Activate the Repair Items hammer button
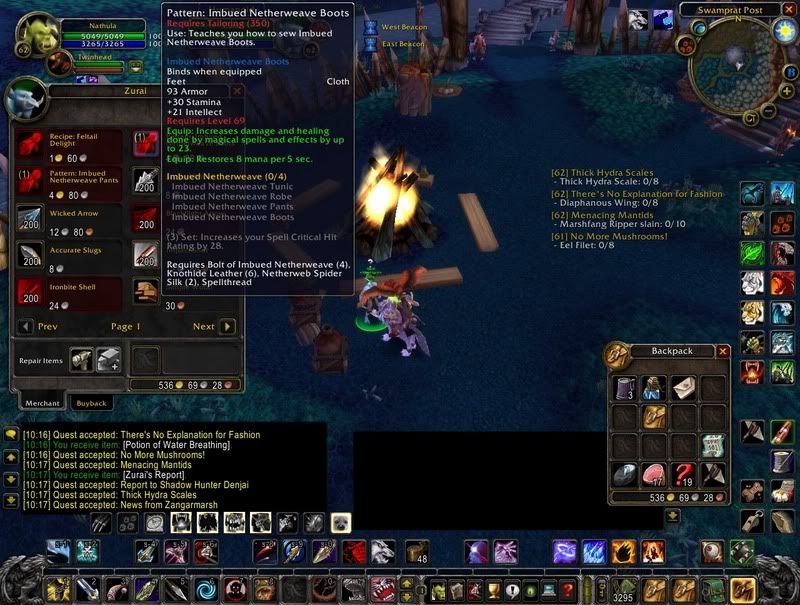The height and width of the screenshot is (605, 800). (x=82, y=359)
